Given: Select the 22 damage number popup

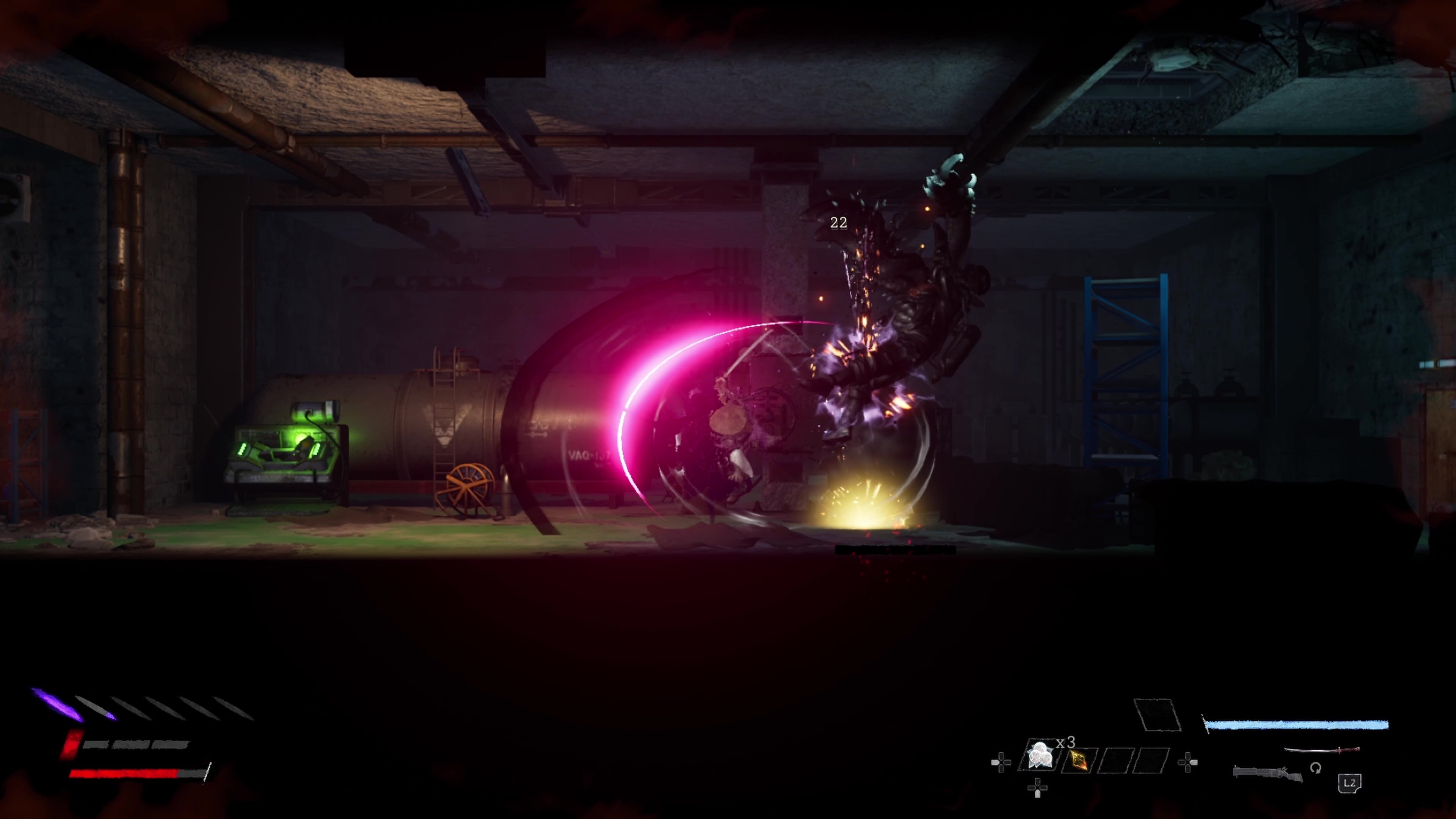Looking at the screenshot, I should [838, 222].
